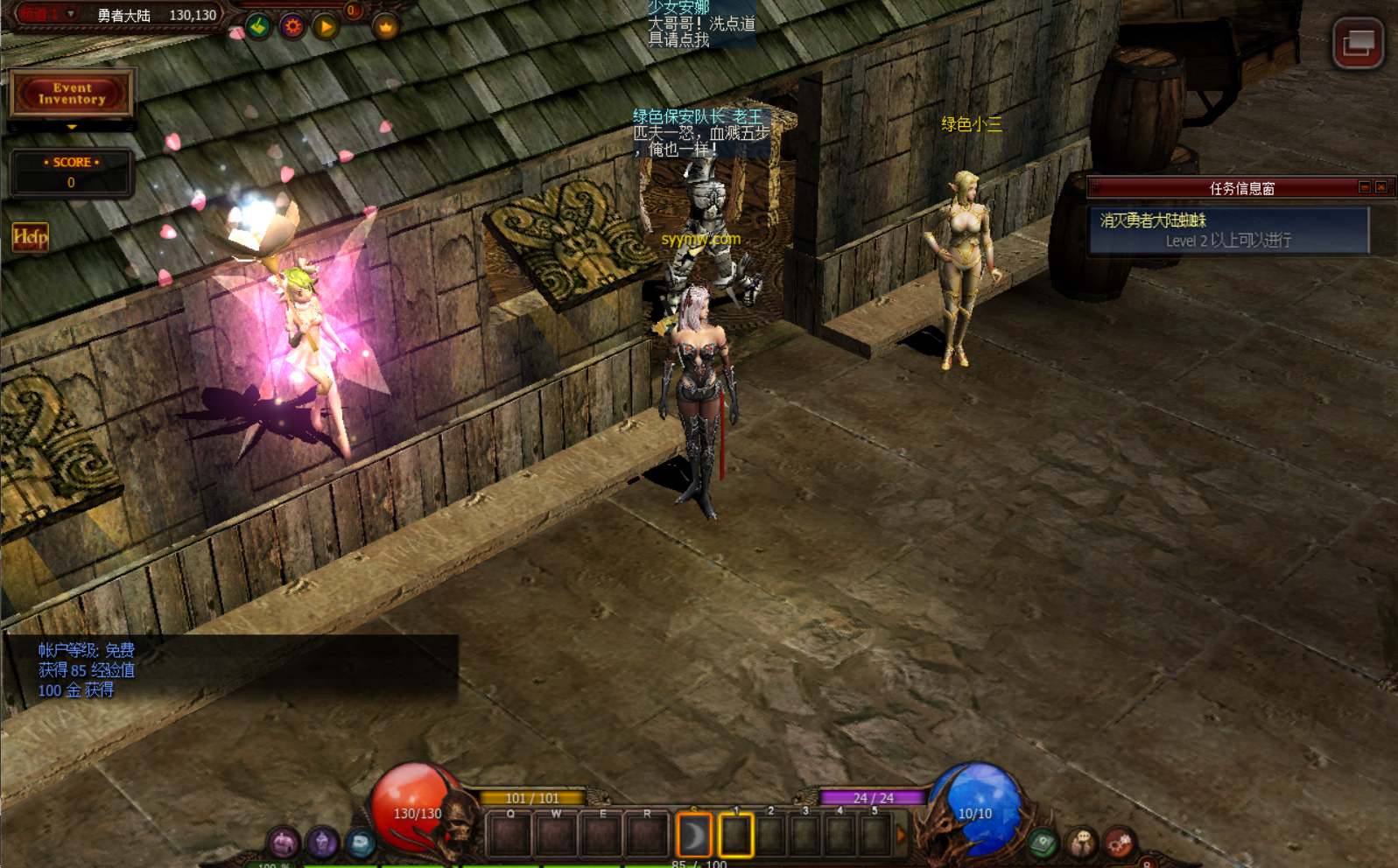Open the blue scroll icon
The width and height of the screenshot is (1398, 868).
(360, 843)
